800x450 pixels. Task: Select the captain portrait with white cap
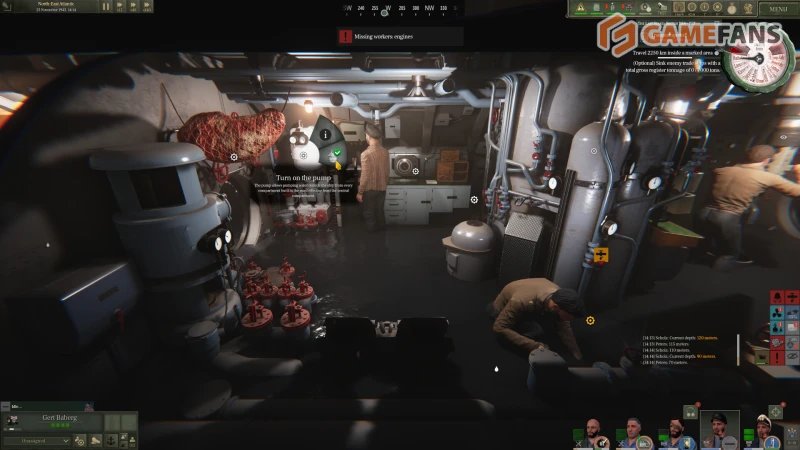click(x=763, y=430)
